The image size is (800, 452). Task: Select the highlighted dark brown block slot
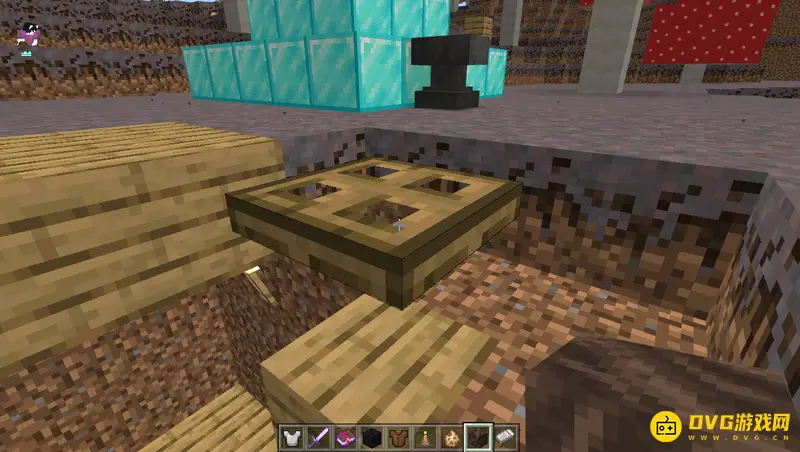479,438
